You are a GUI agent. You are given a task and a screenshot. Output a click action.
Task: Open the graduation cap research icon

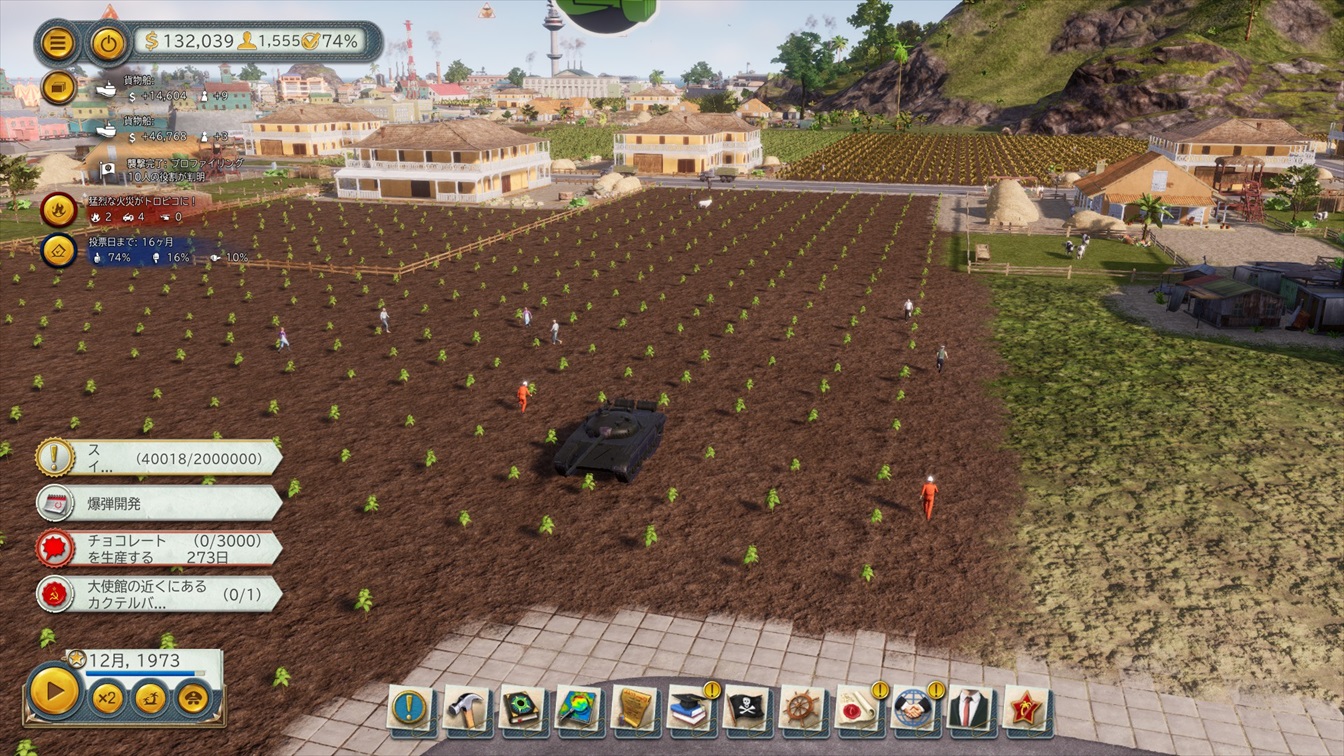689,708
